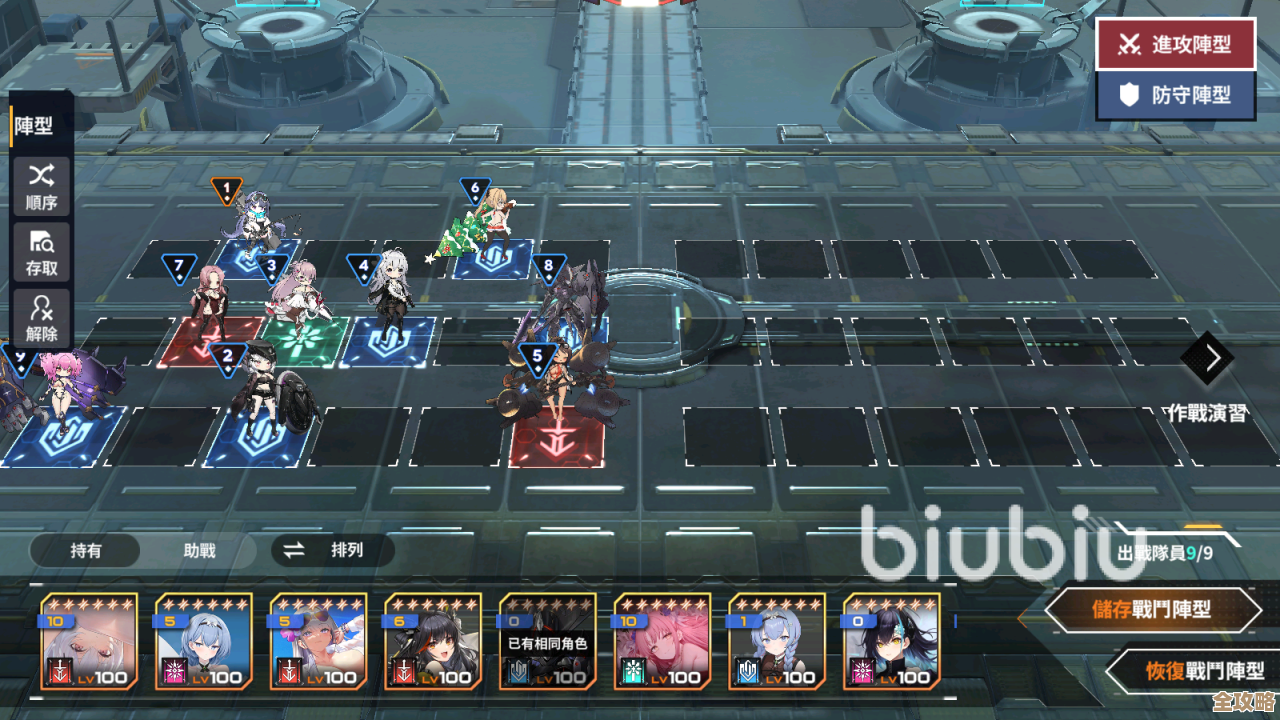
Task: Click the greyed-out card labeled 已有相同角色
Action: click(548, 642)
